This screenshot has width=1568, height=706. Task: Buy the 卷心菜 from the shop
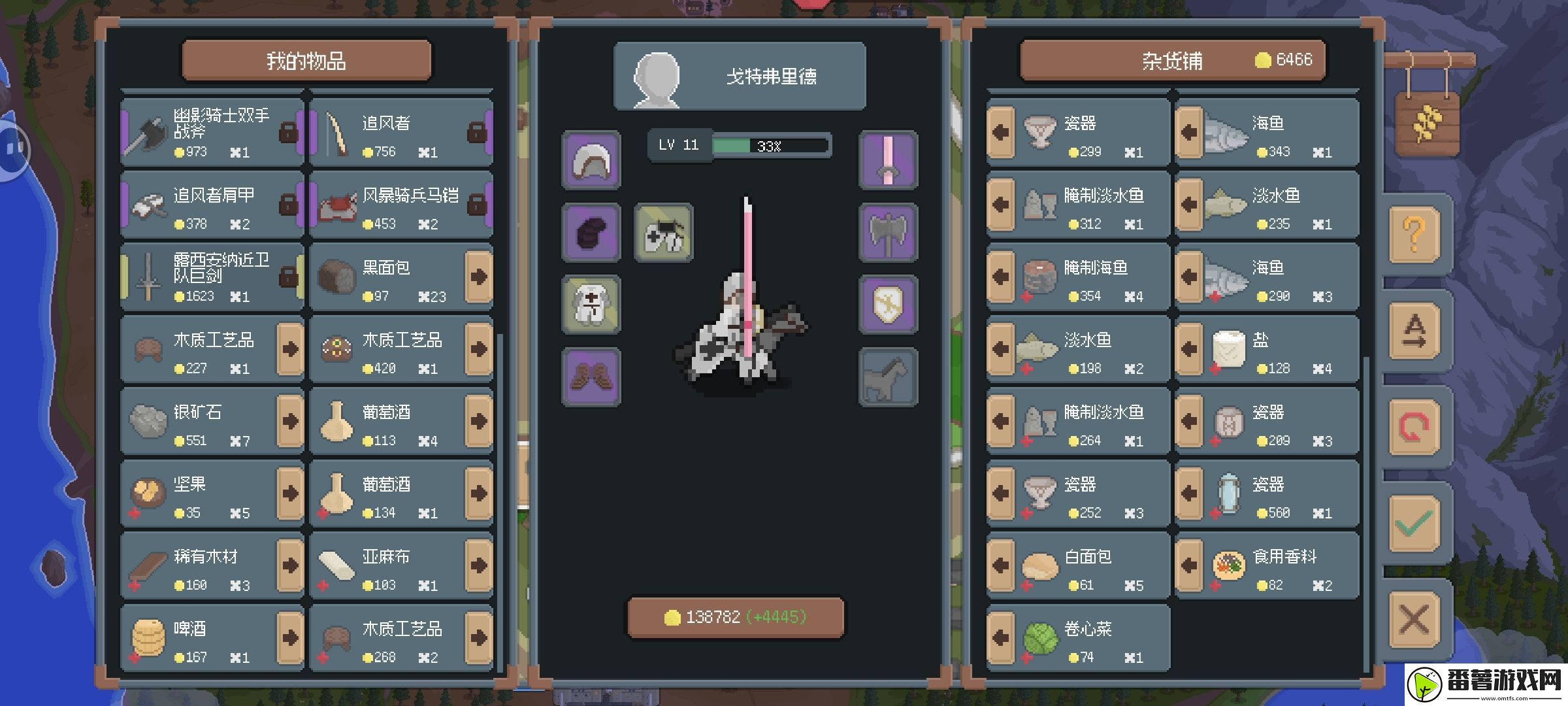tap(1001, 638)
